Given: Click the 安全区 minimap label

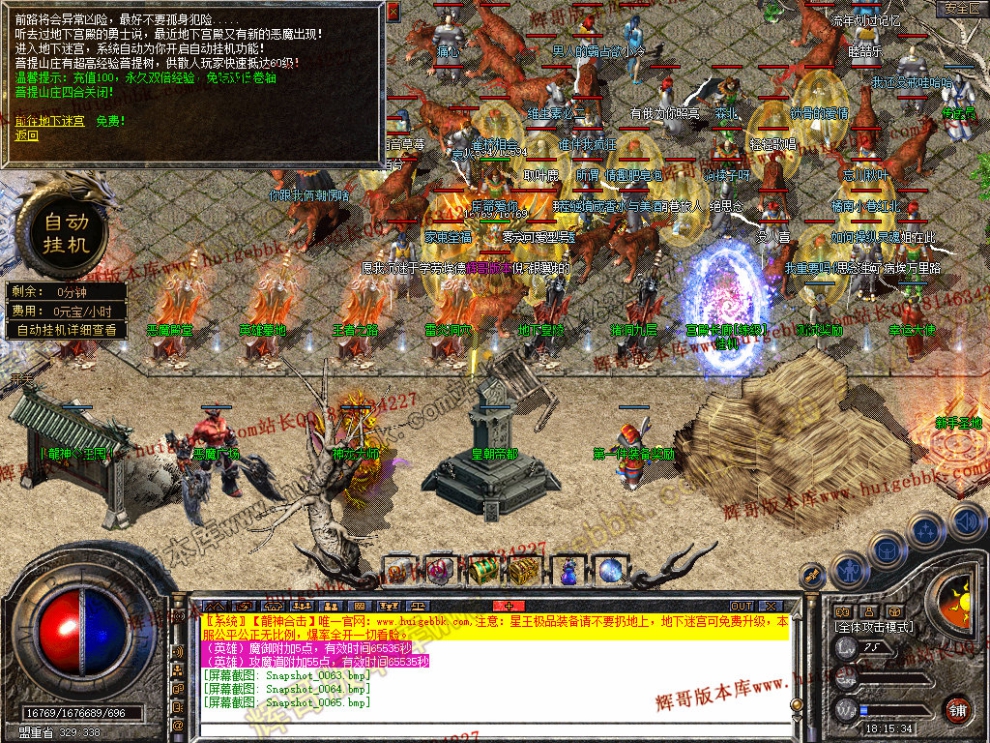Looking at the screenshot, I should tap(962, 8).
